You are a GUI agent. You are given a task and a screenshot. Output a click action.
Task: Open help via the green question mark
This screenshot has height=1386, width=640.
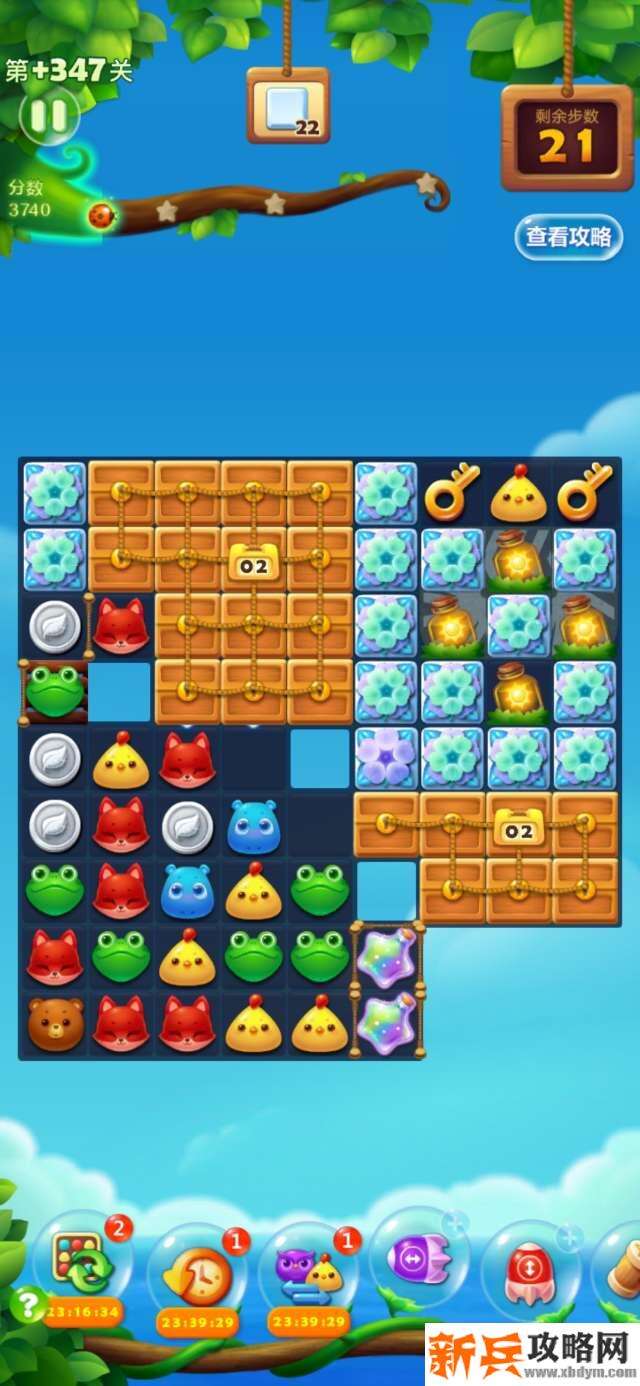pos(27,1301)
